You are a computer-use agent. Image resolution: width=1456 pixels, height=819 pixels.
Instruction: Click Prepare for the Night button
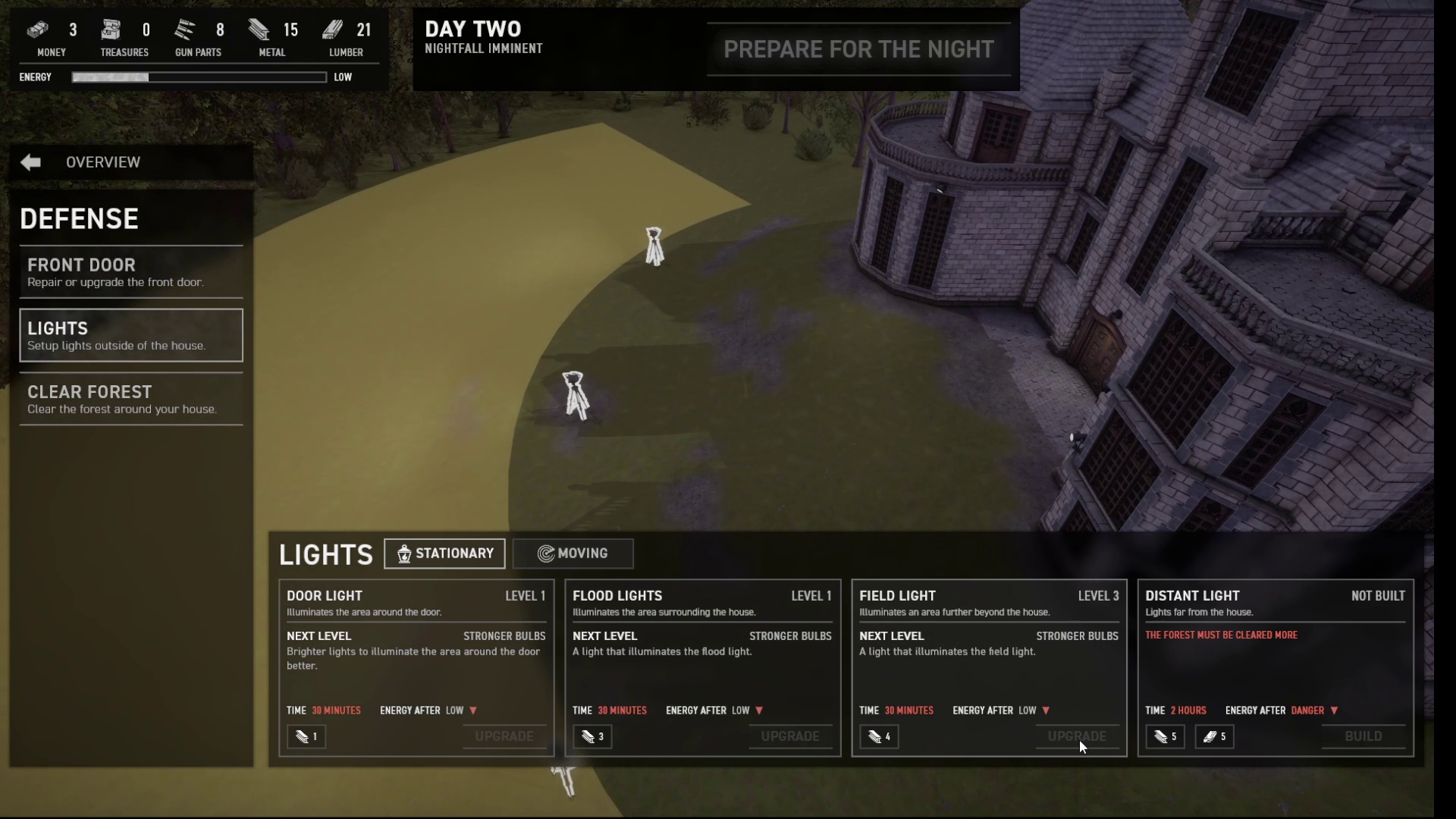coord(858,49)
